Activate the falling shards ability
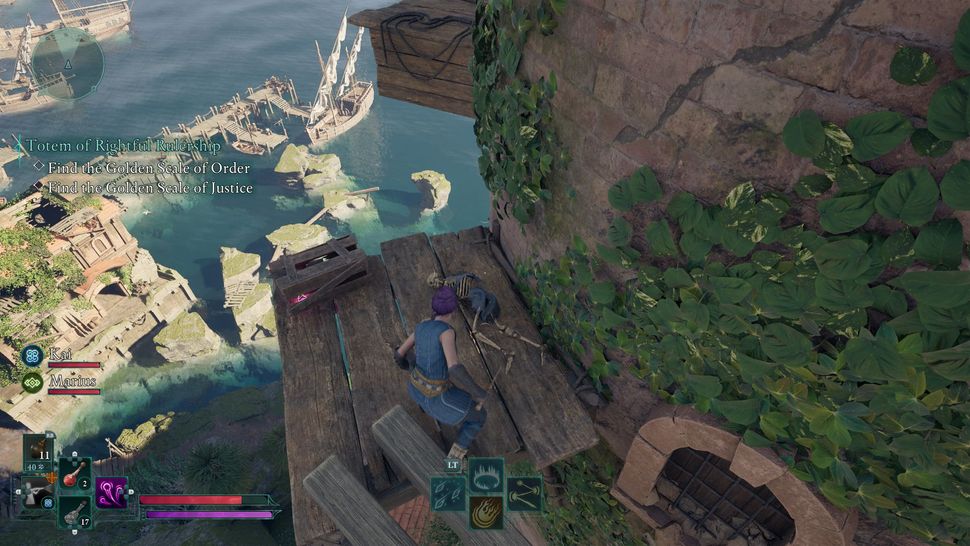The image size is (970, 546). [448, 493]
